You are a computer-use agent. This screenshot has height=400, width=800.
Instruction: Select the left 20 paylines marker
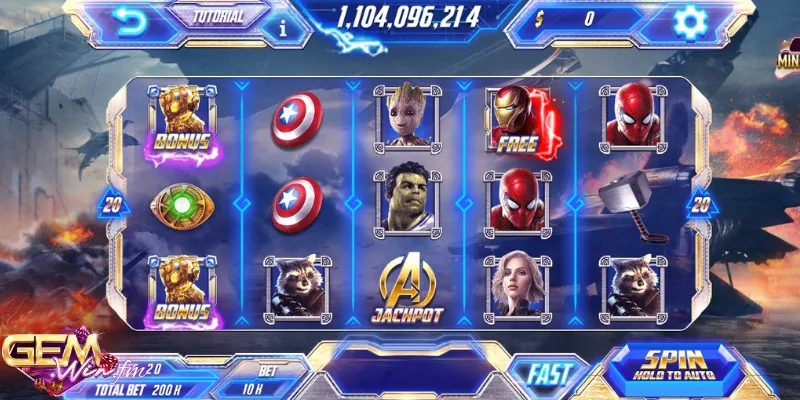coord(112,205)
